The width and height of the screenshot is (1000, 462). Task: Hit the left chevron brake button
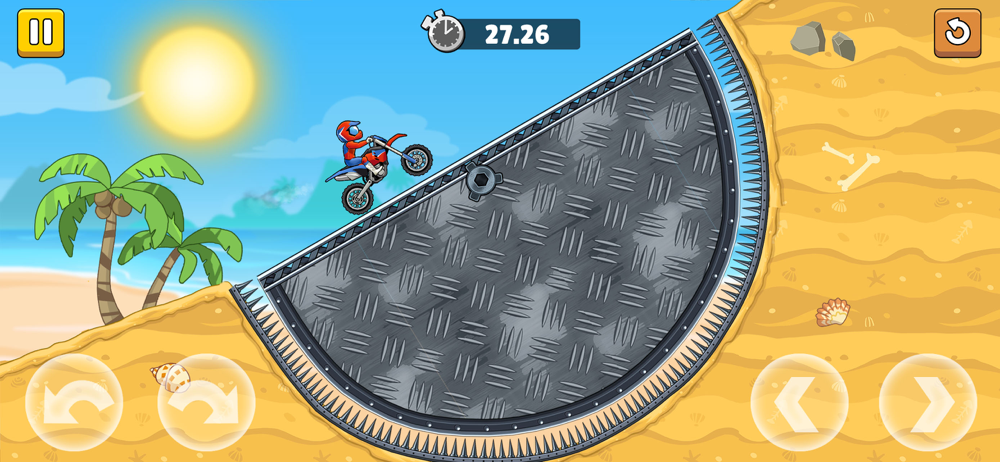click(x=799, y=403)
